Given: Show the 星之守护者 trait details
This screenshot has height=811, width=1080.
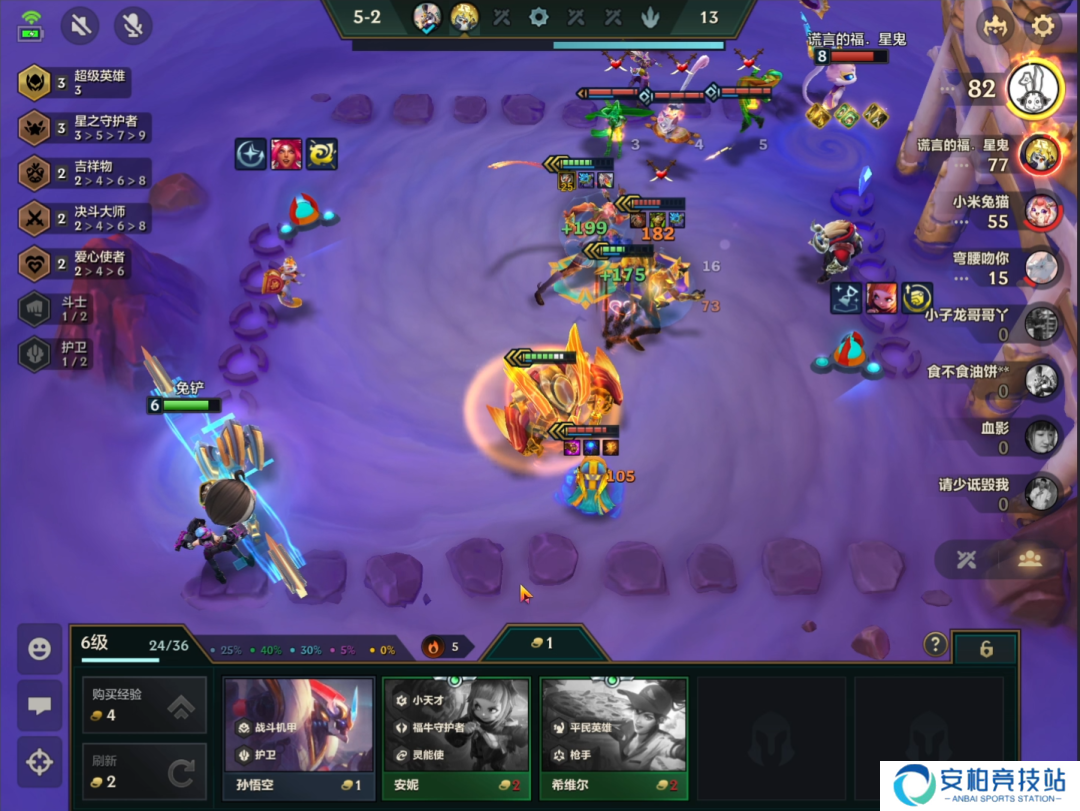Looking at the screenshot, I should (85, 128).
